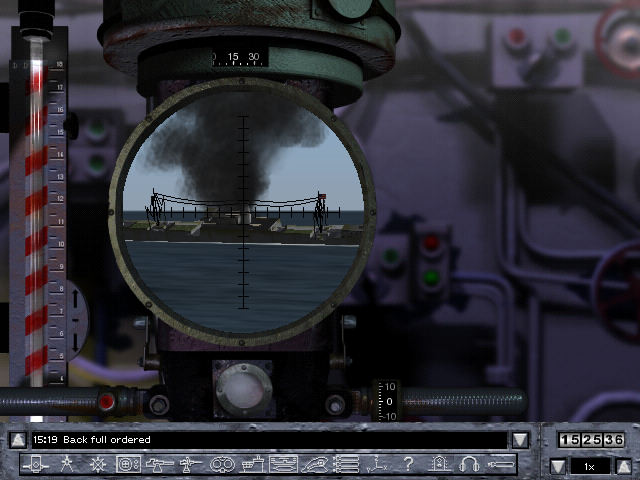Show the help question mark screen
640x480 pixels.
(x=407, y=464)
